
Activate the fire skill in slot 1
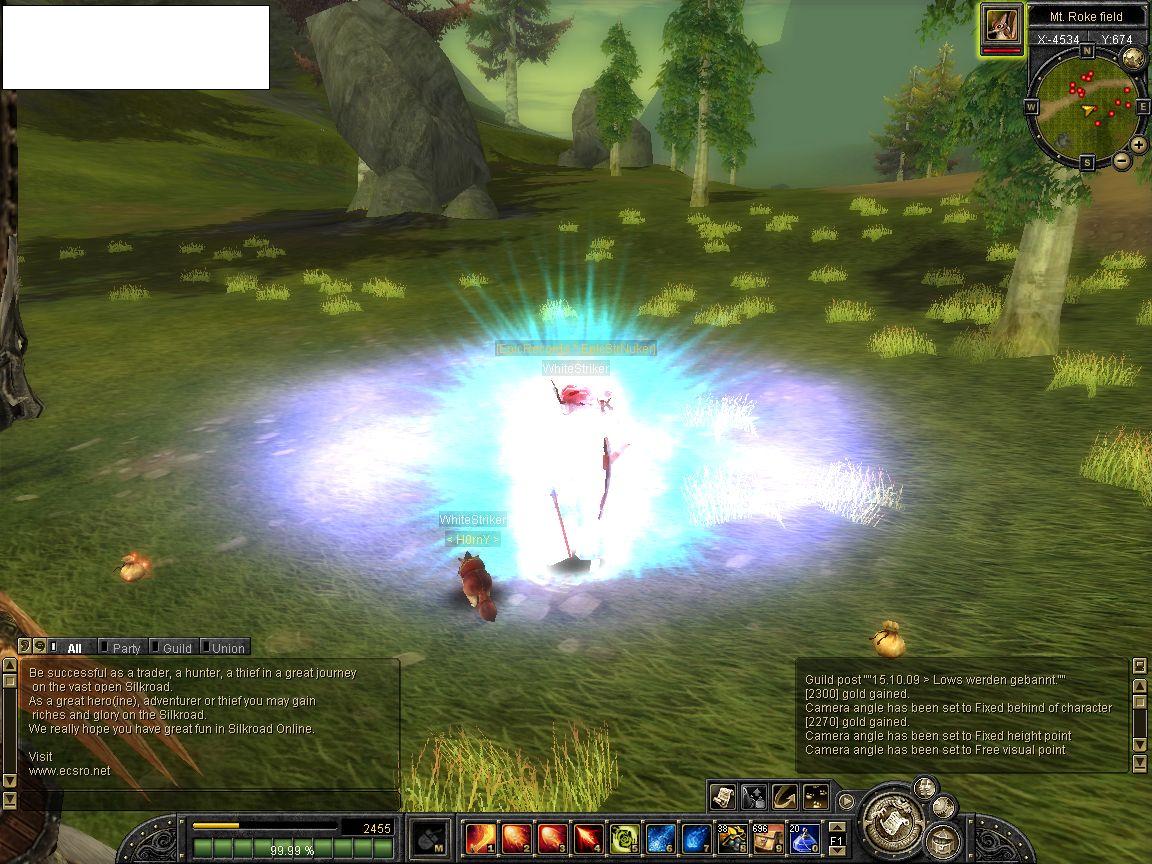coord(480,837)
